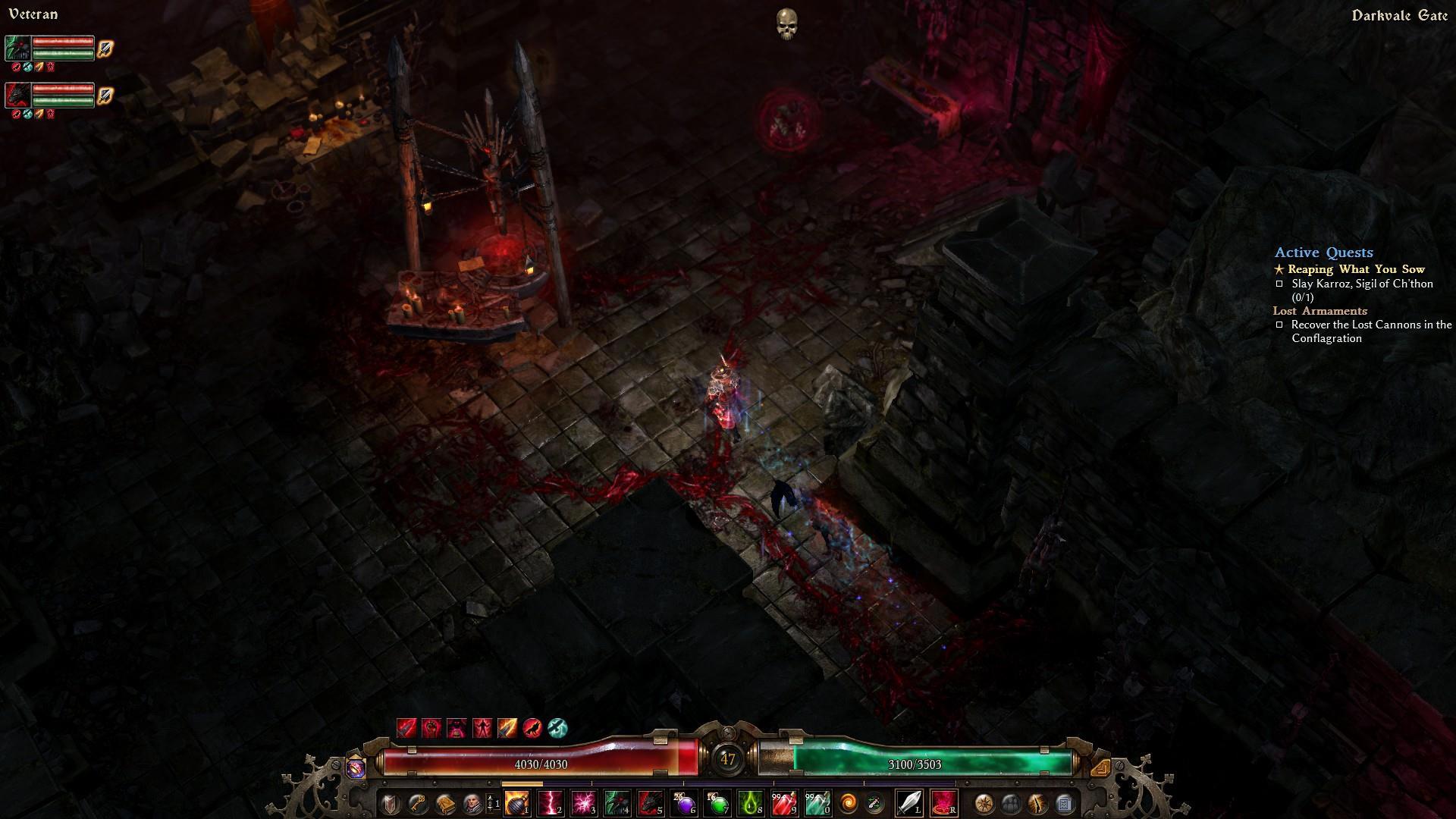Use the purple orb item in slot 6

684,802
